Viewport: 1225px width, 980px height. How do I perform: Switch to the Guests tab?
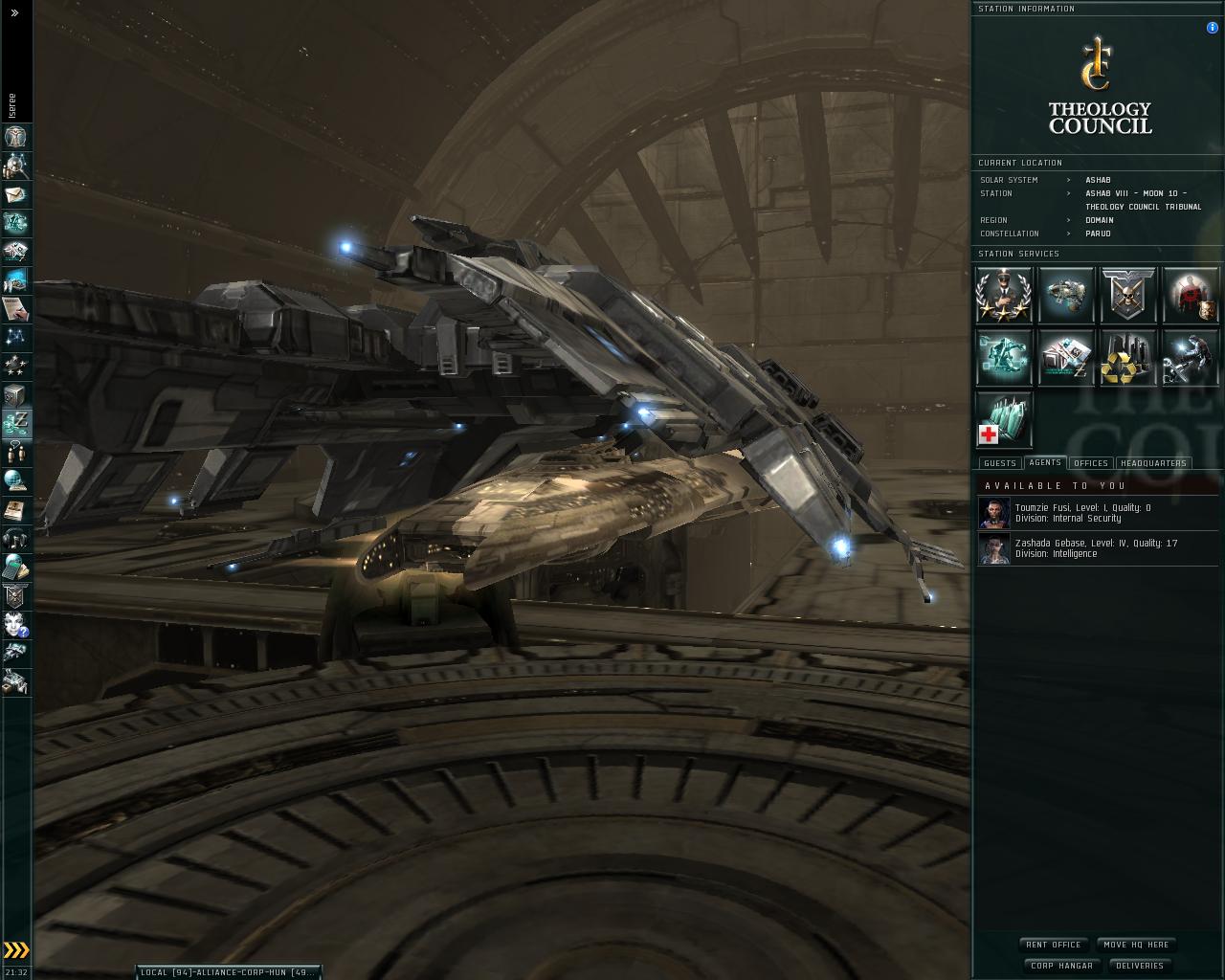1000,463
